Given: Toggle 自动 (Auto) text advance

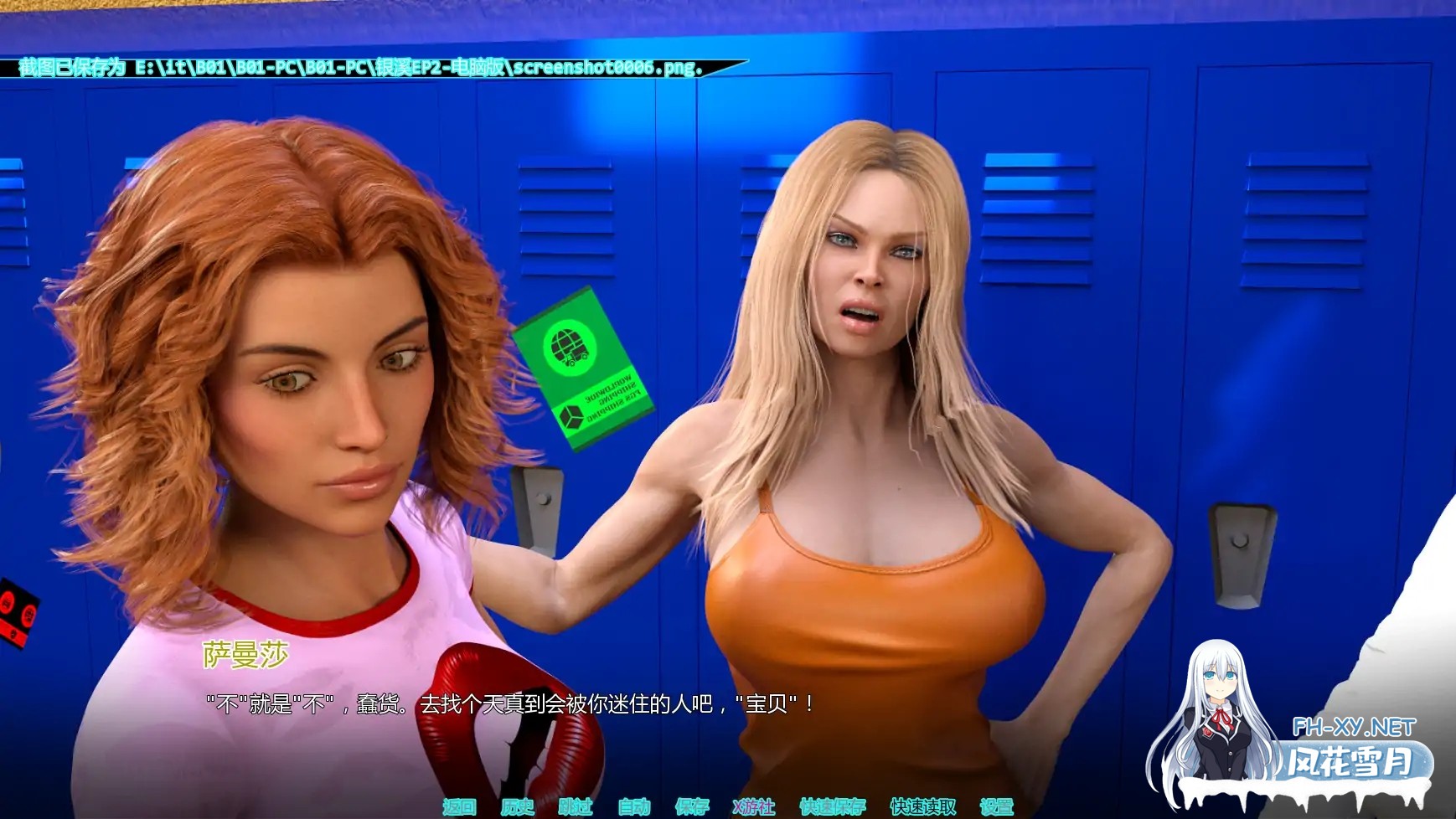Looking at the screenshot, I should coord(634,806).
